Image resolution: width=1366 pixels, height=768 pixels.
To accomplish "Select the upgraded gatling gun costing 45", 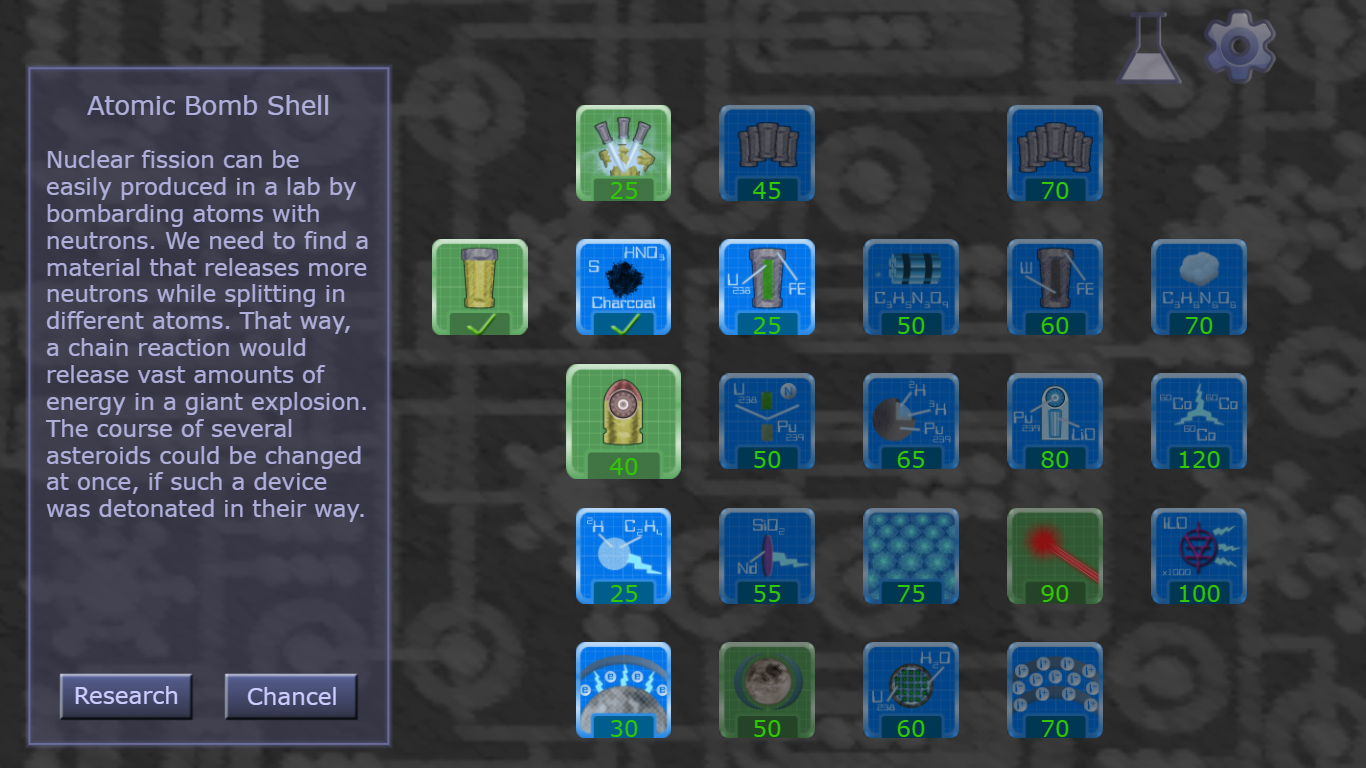I will point(766,155).
